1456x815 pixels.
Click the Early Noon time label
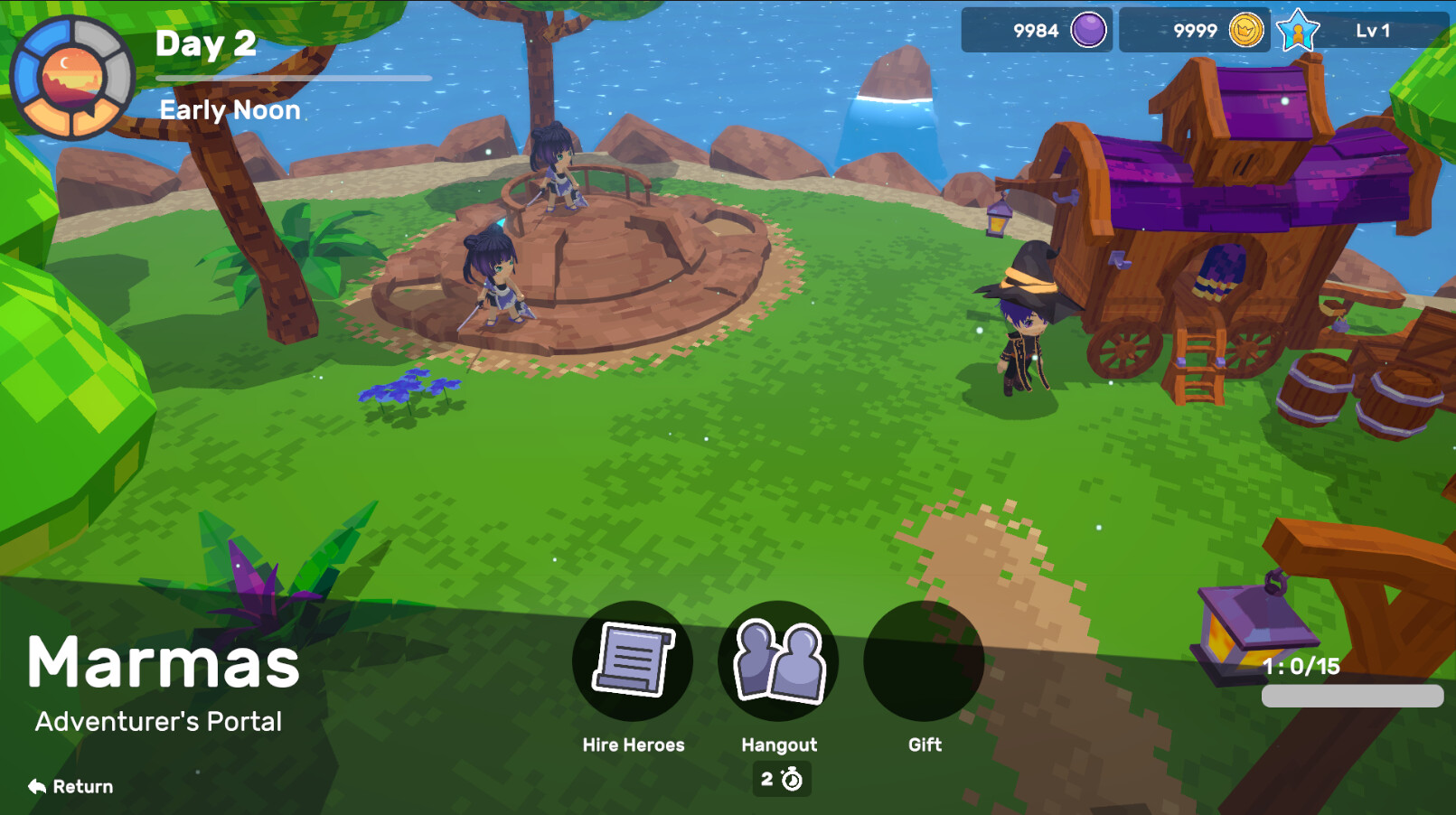click(x=230, y=109)
